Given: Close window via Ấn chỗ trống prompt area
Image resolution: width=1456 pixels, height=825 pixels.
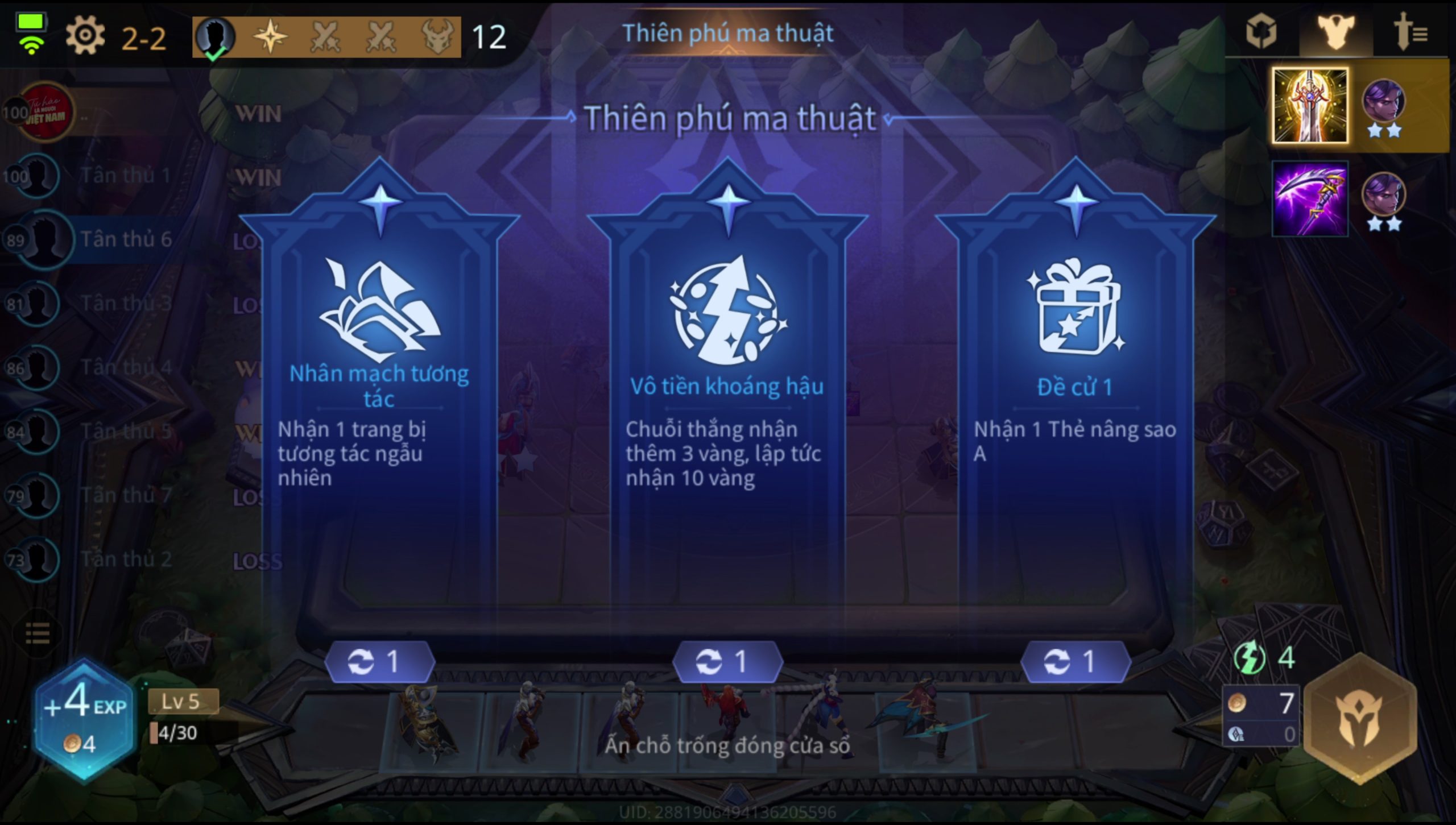Looking at the screenshot, I should (727, 746).
